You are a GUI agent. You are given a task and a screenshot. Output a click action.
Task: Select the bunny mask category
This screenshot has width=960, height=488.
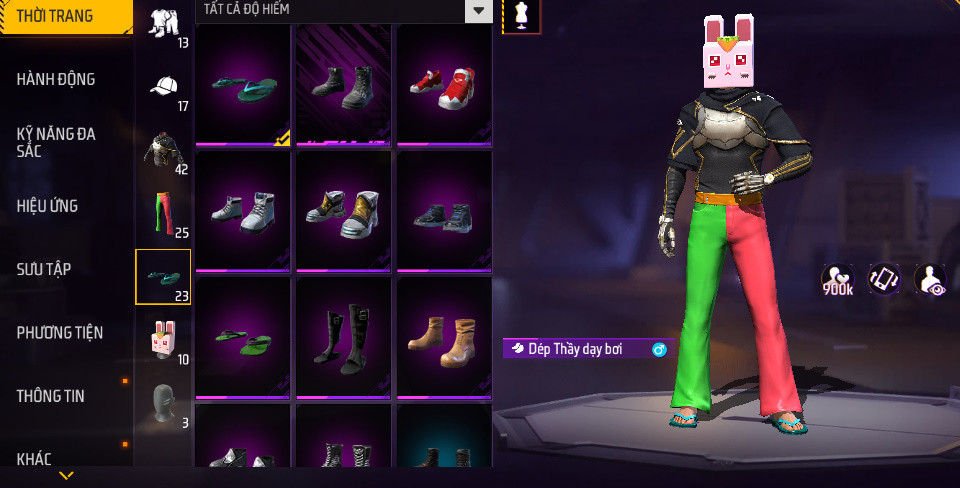(x=164, y=340)
